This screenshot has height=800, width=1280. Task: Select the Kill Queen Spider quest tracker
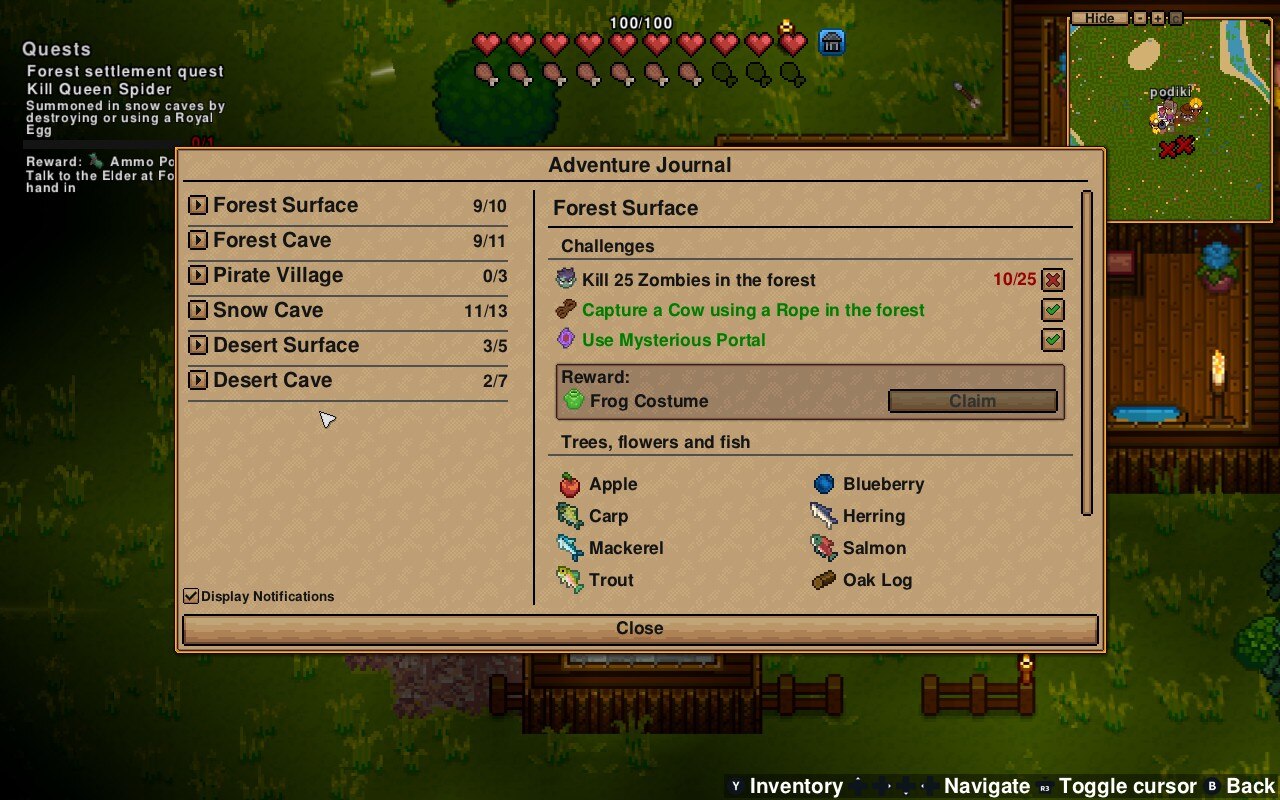coord(99,89)
